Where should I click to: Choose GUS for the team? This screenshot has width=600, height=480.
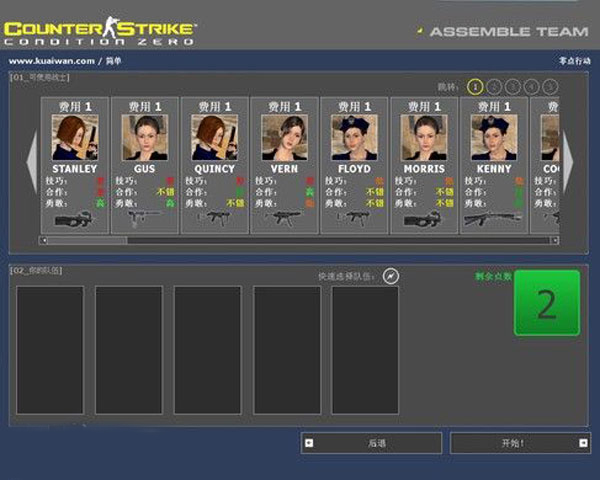[145, 165]
